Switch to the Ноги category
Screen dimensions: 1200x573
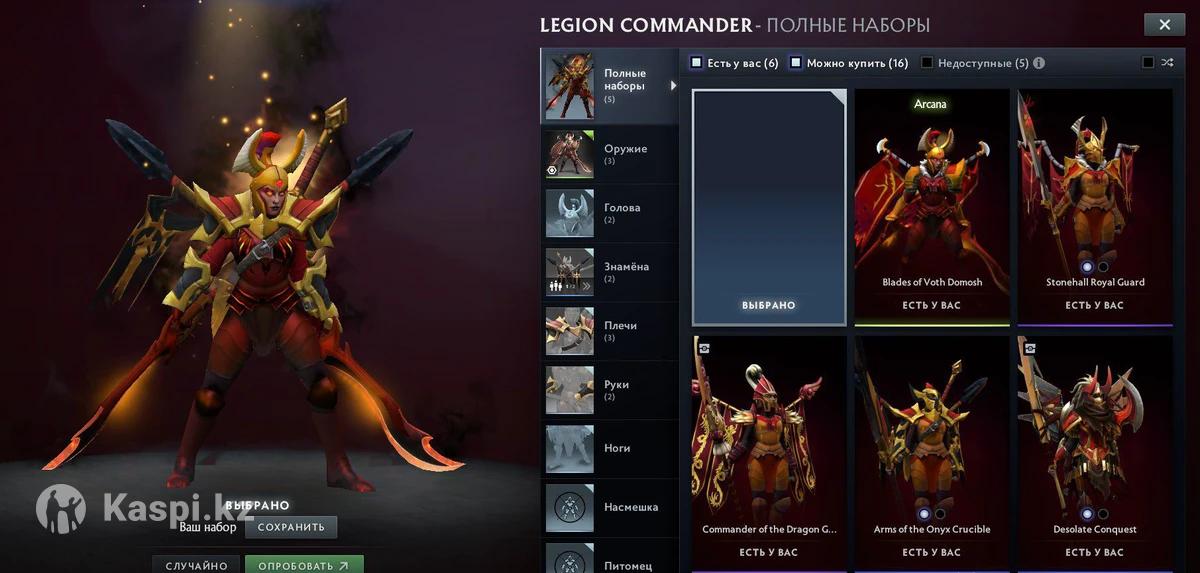609,449
